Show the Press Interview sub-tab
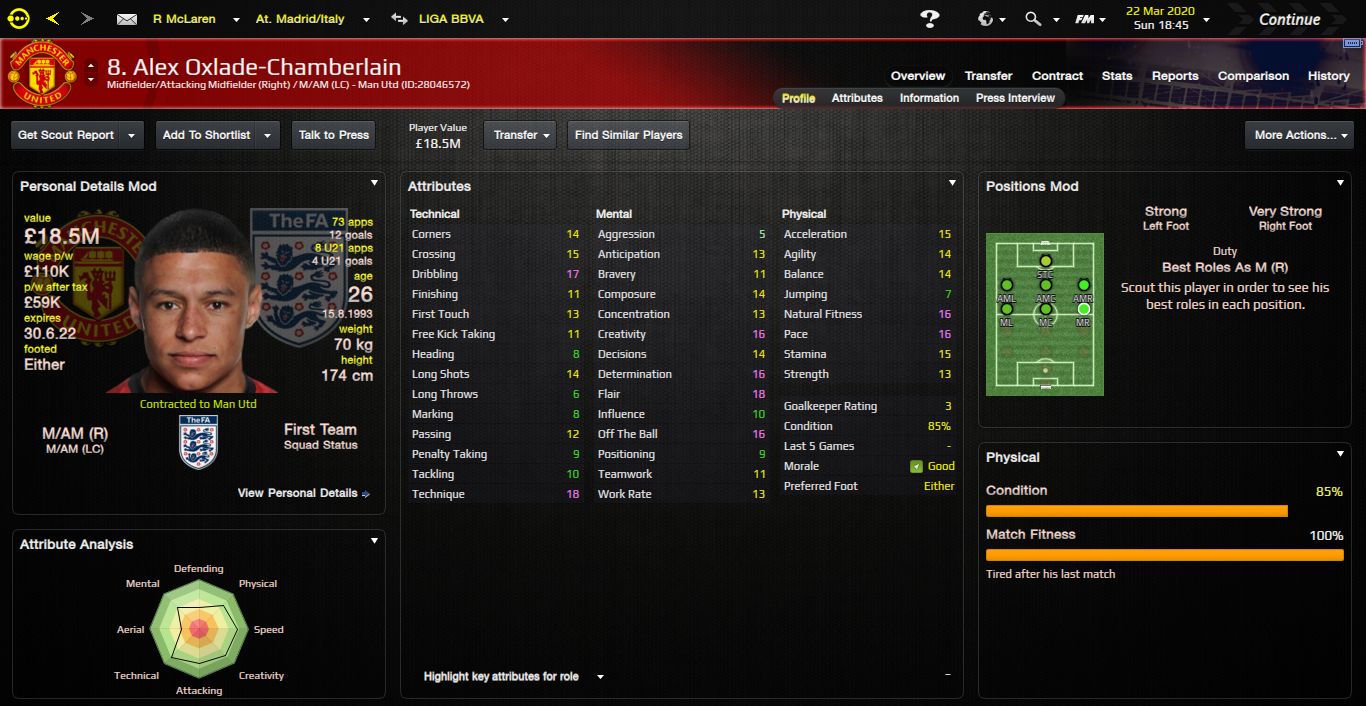 (1015, 98)
